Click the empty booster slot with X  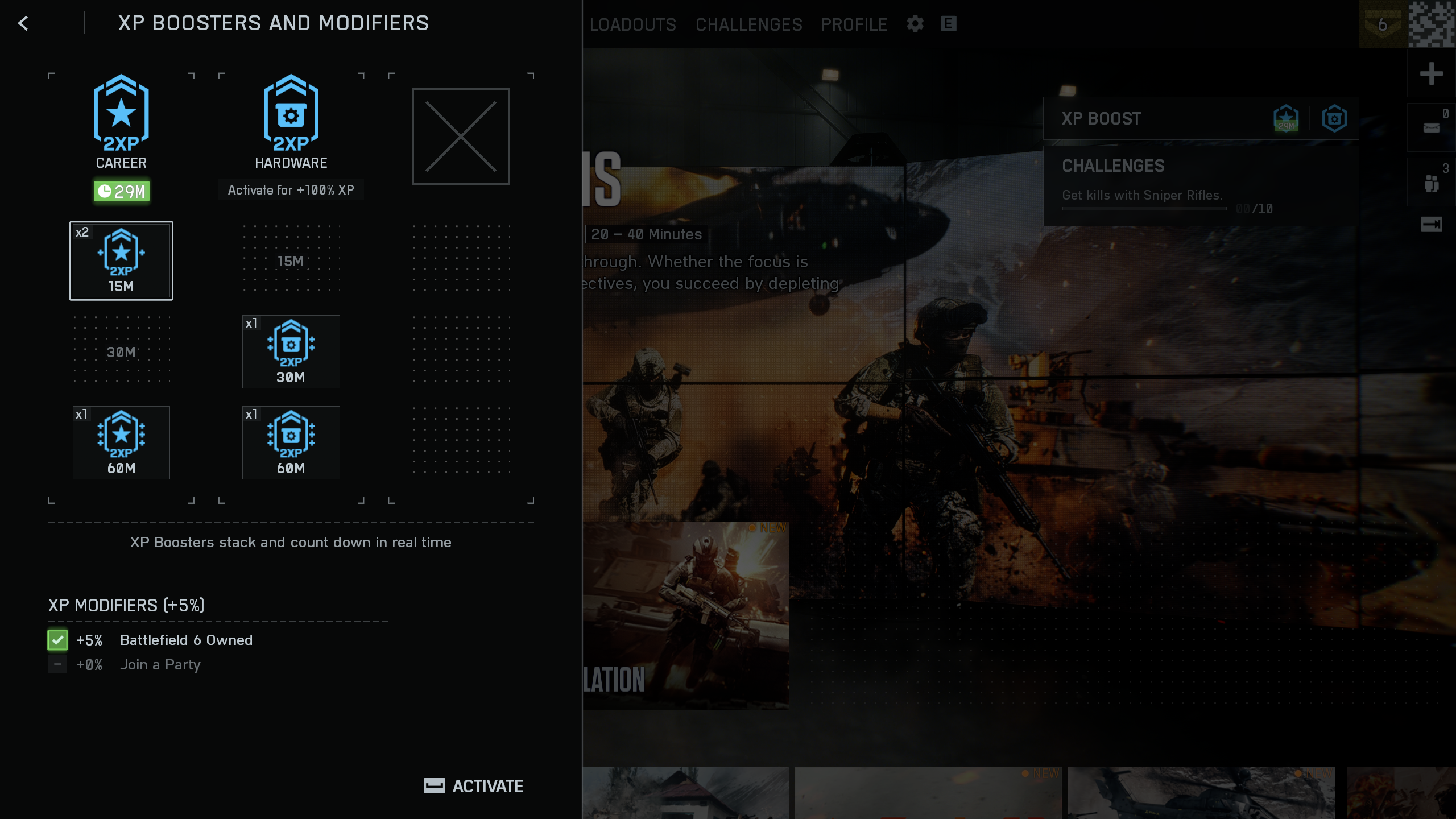click(x=461, y=136)
